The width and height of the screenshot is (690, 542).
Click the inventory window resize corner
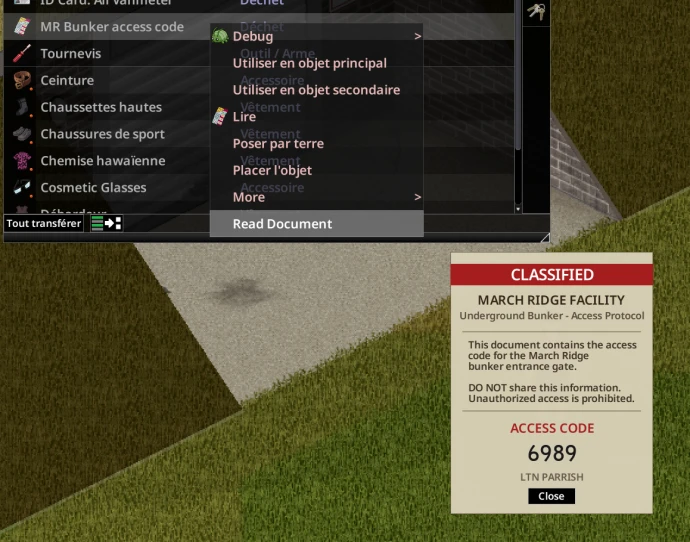(545, 238)
